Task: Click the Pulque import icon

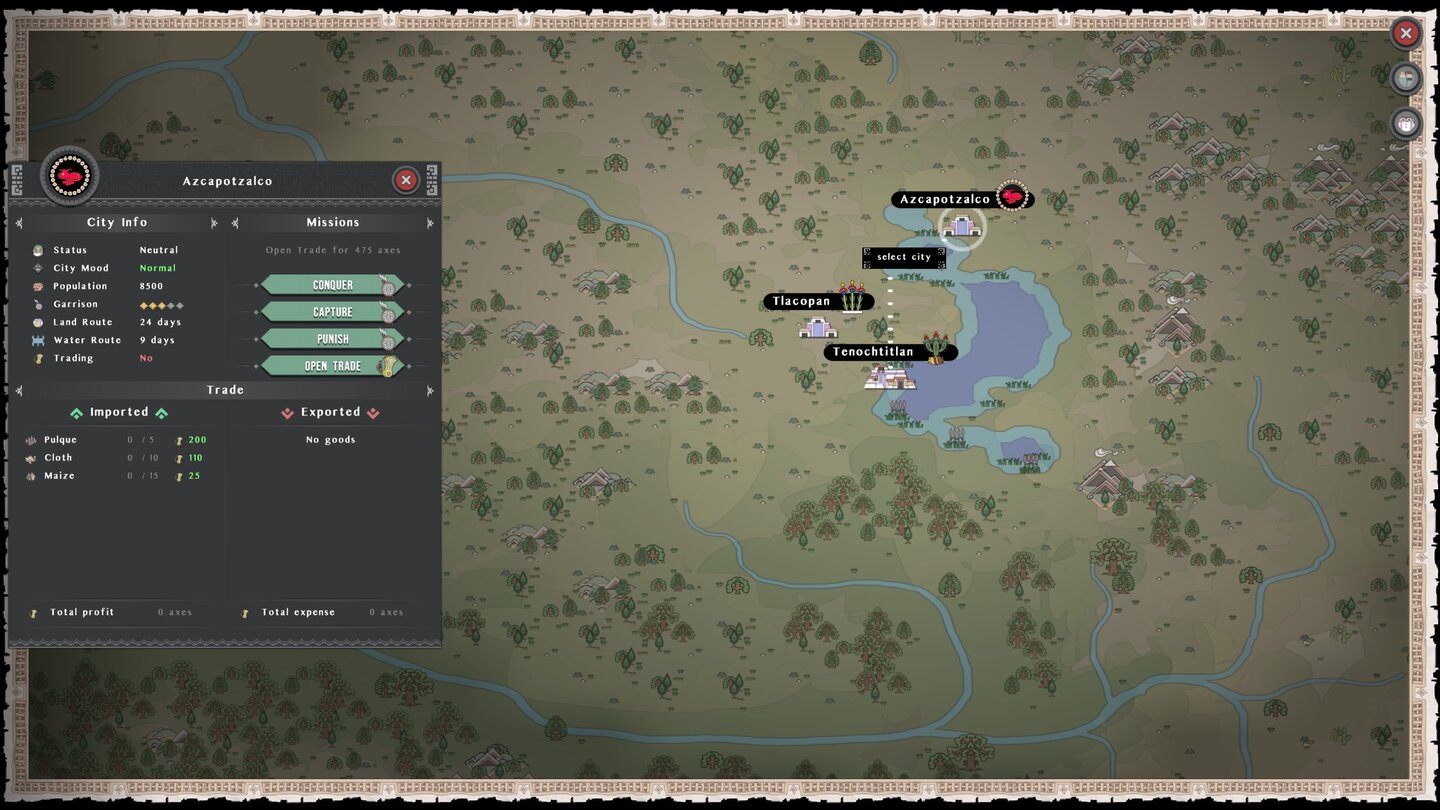Action: (x=33, y=440)
